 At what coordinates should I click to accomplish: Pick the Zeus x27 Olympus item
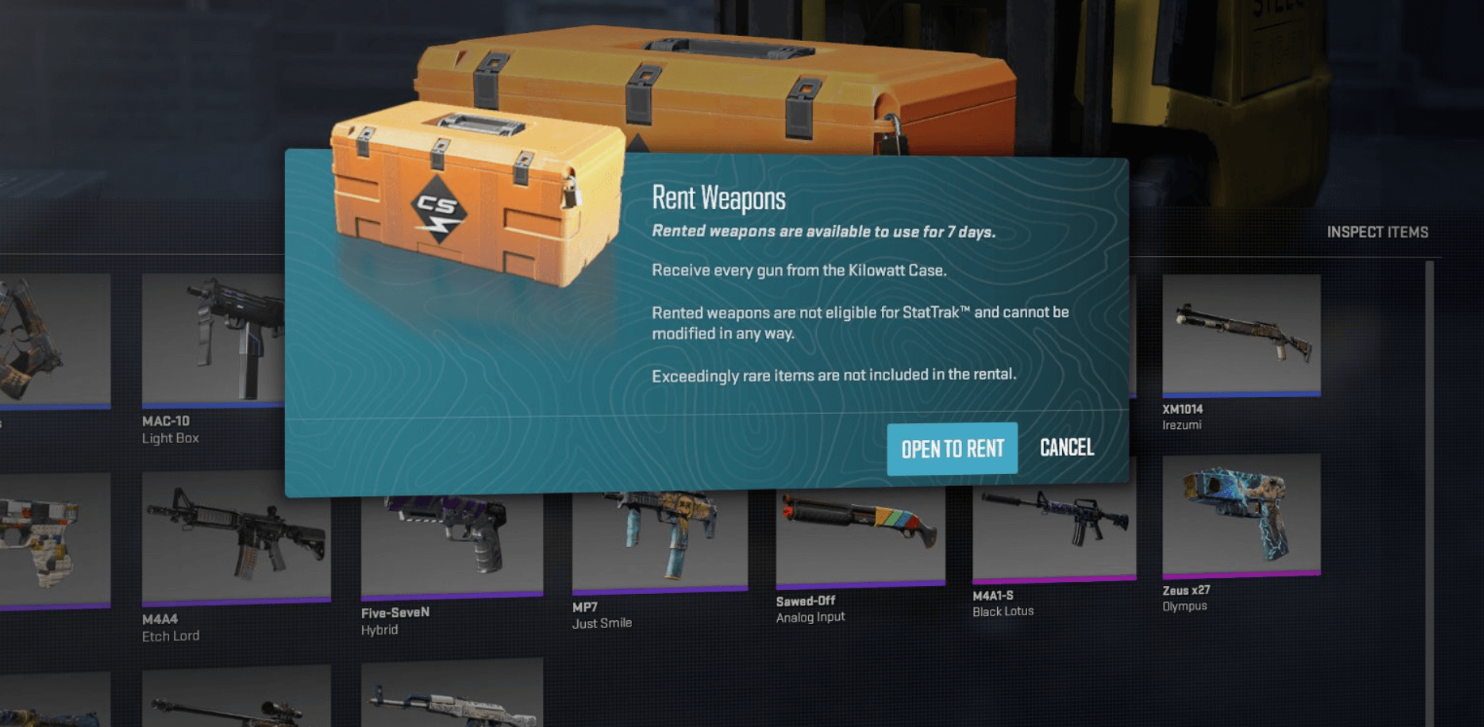pos(1241,516)
